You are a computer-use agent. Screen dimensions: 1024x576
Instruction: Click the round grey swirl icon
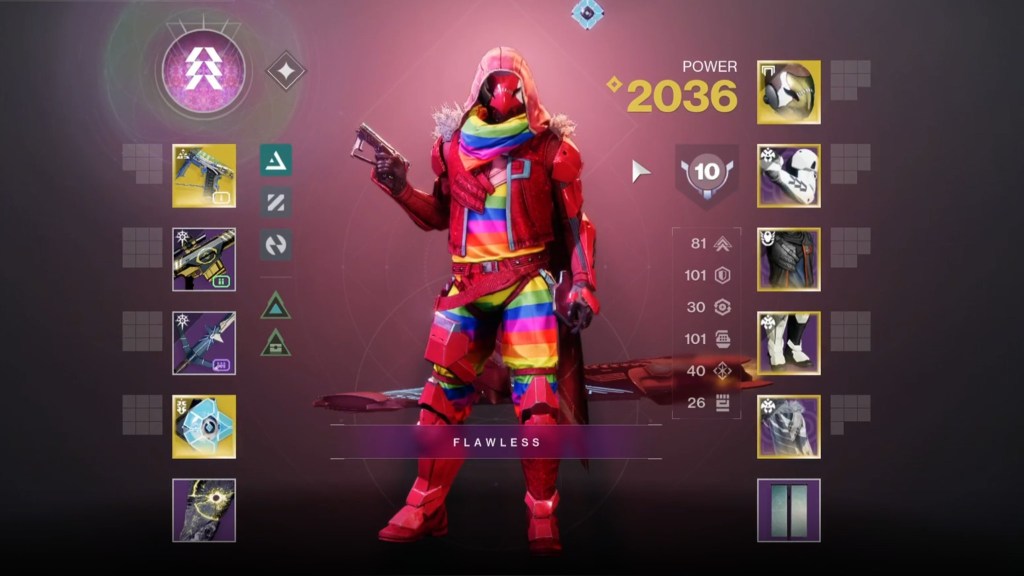(x=276, y=244)
